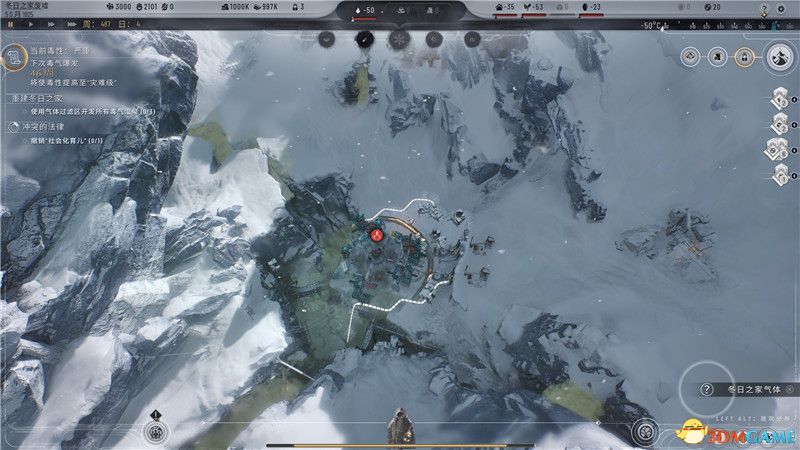
Task: Open the 冬日之家气体 help tooltip
Action: pos(707,390)
